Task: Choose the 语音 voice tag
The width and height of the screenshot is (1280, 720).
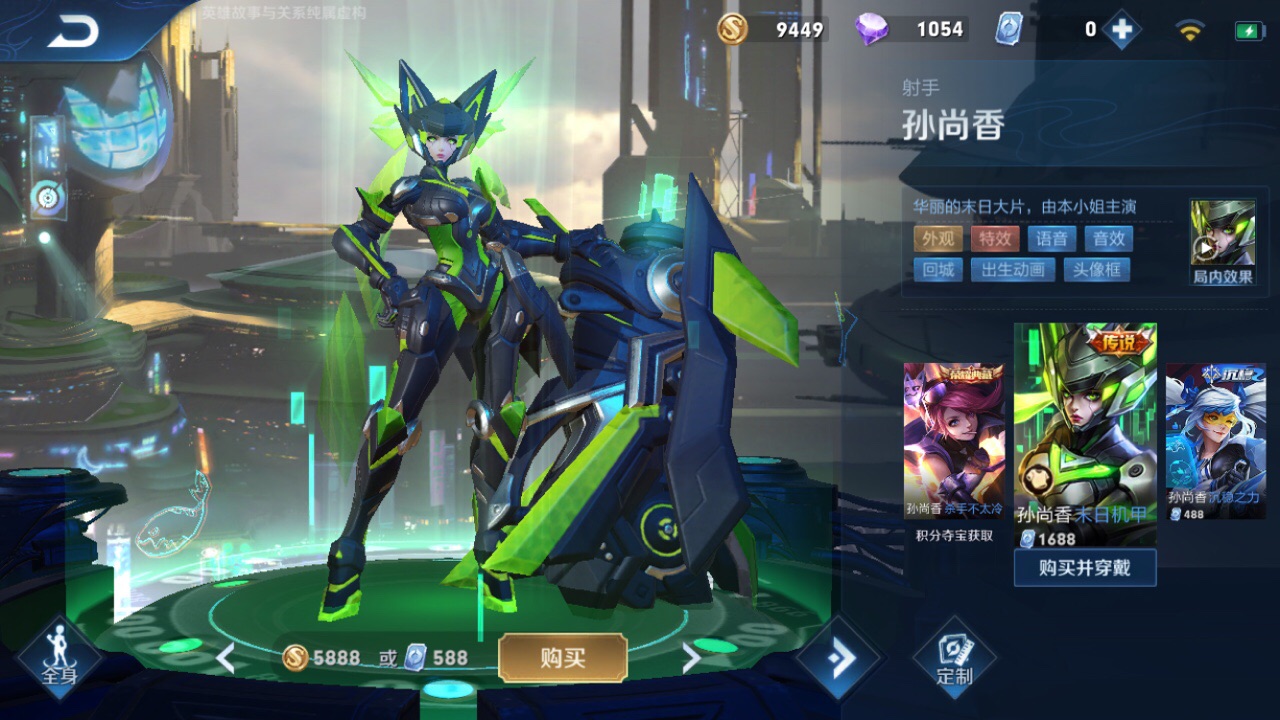Action: [1051, 238]
